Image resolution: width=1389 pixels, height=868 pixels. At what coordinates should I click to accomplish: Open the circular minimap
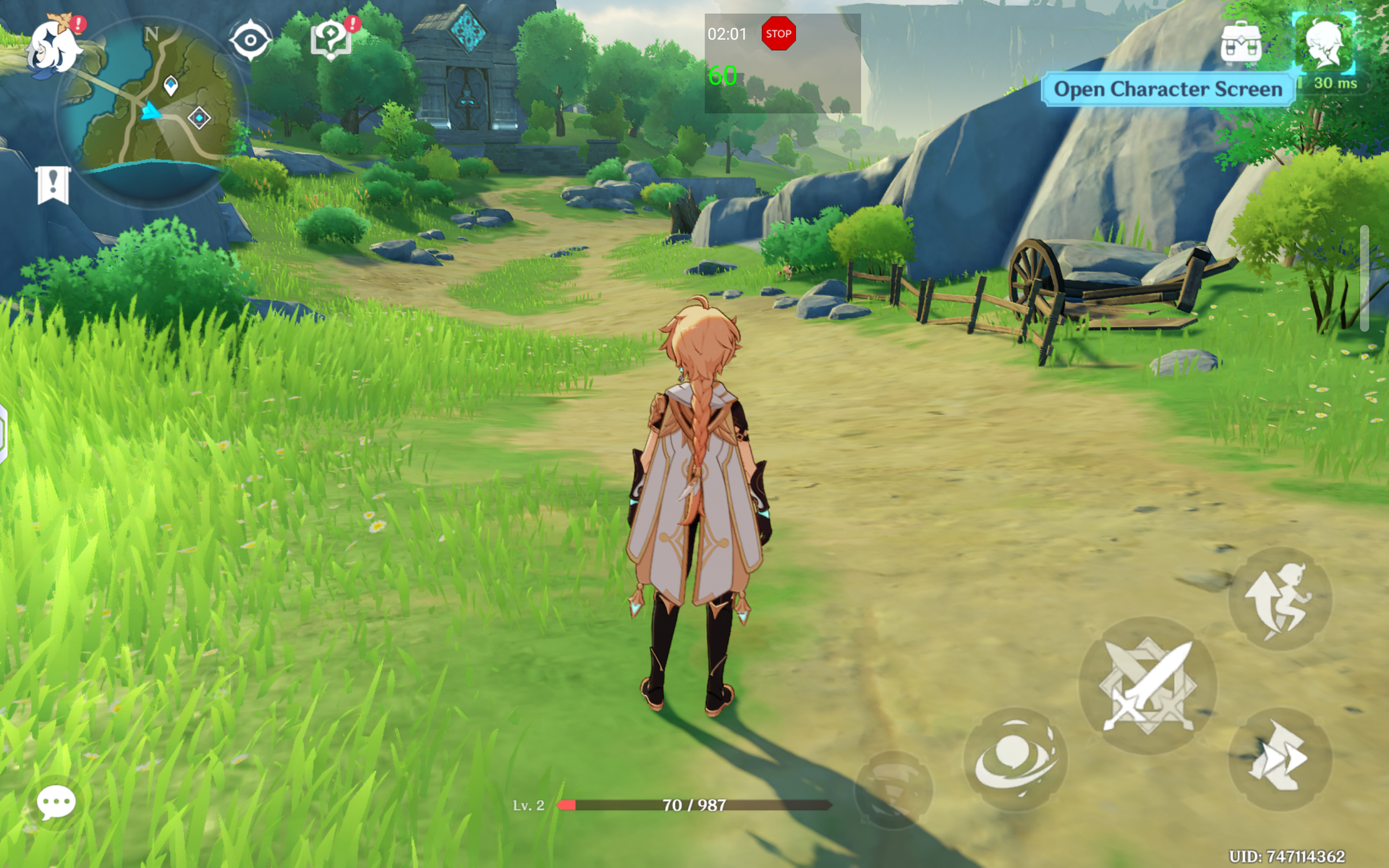(153, 109)
